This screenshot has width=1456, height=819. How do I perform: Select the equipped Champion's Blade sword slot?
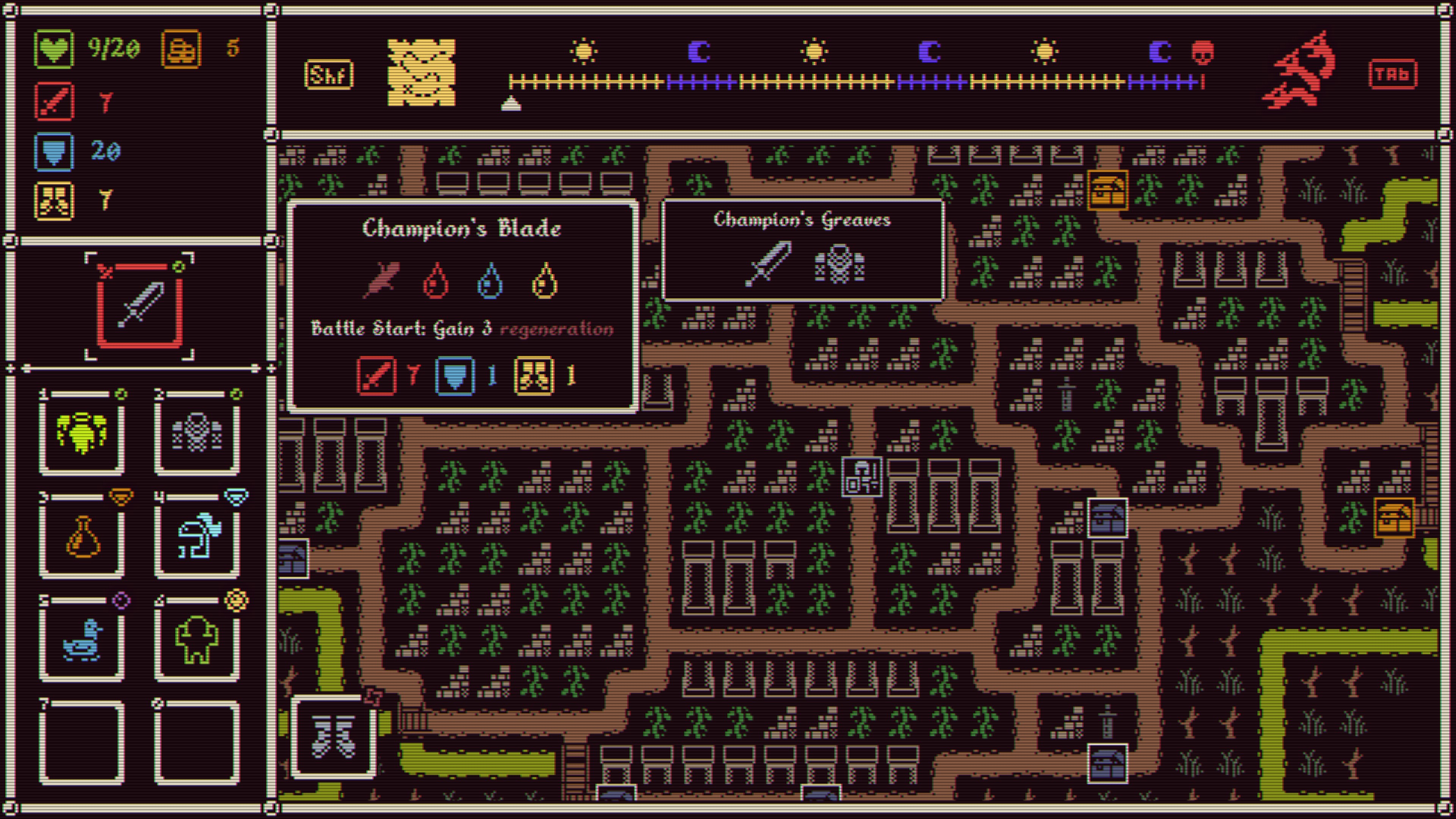(x=140, y=306)
